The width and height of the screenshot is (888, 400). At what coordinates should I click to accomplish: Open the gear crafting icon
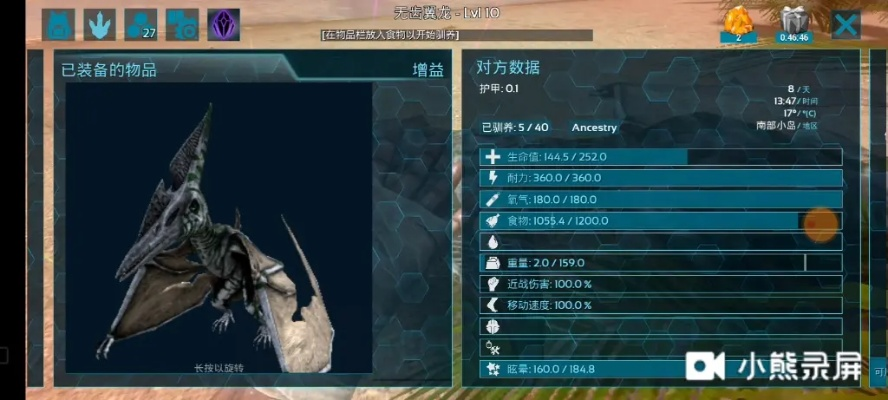click(182, 25)
